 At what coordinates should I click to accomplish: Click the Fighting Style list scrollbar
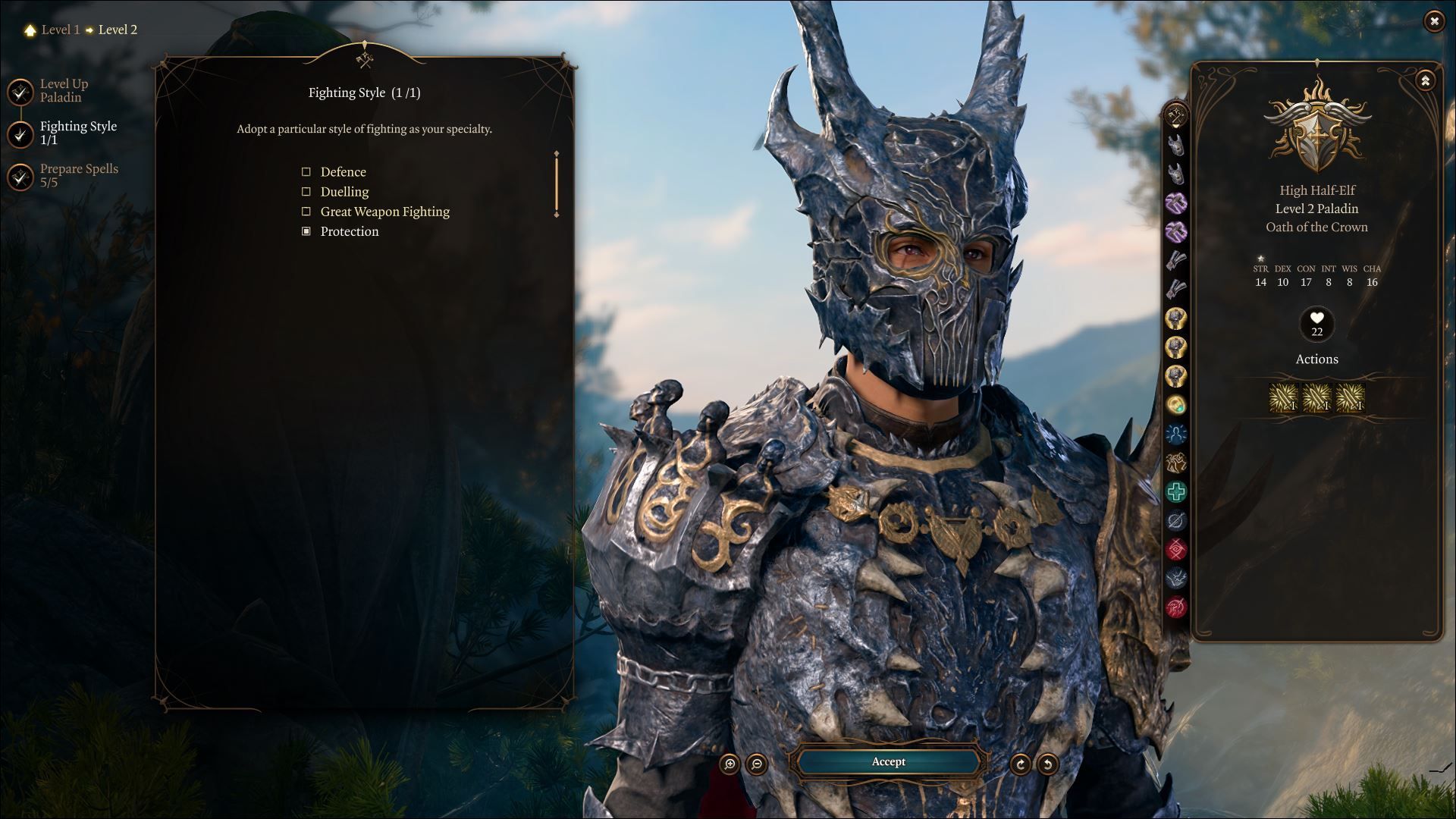tap(557, 184)
